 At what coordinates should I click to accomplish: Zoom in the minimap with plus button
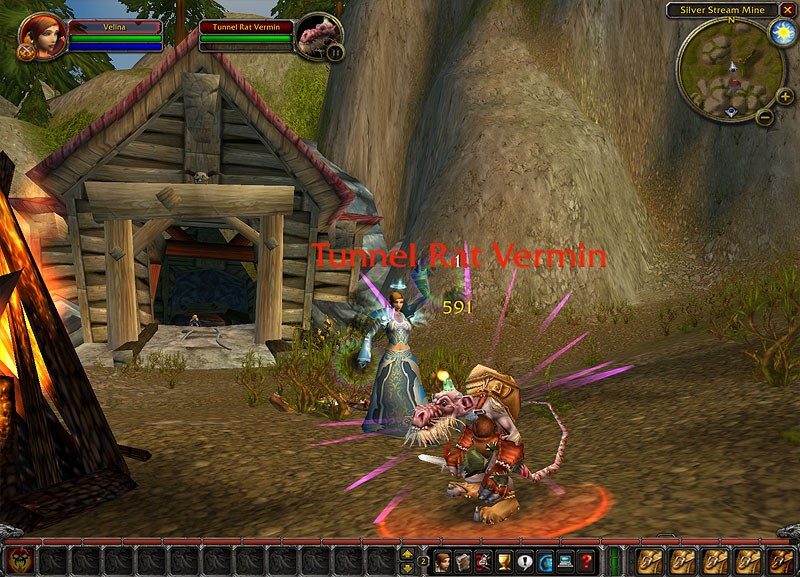785,96
